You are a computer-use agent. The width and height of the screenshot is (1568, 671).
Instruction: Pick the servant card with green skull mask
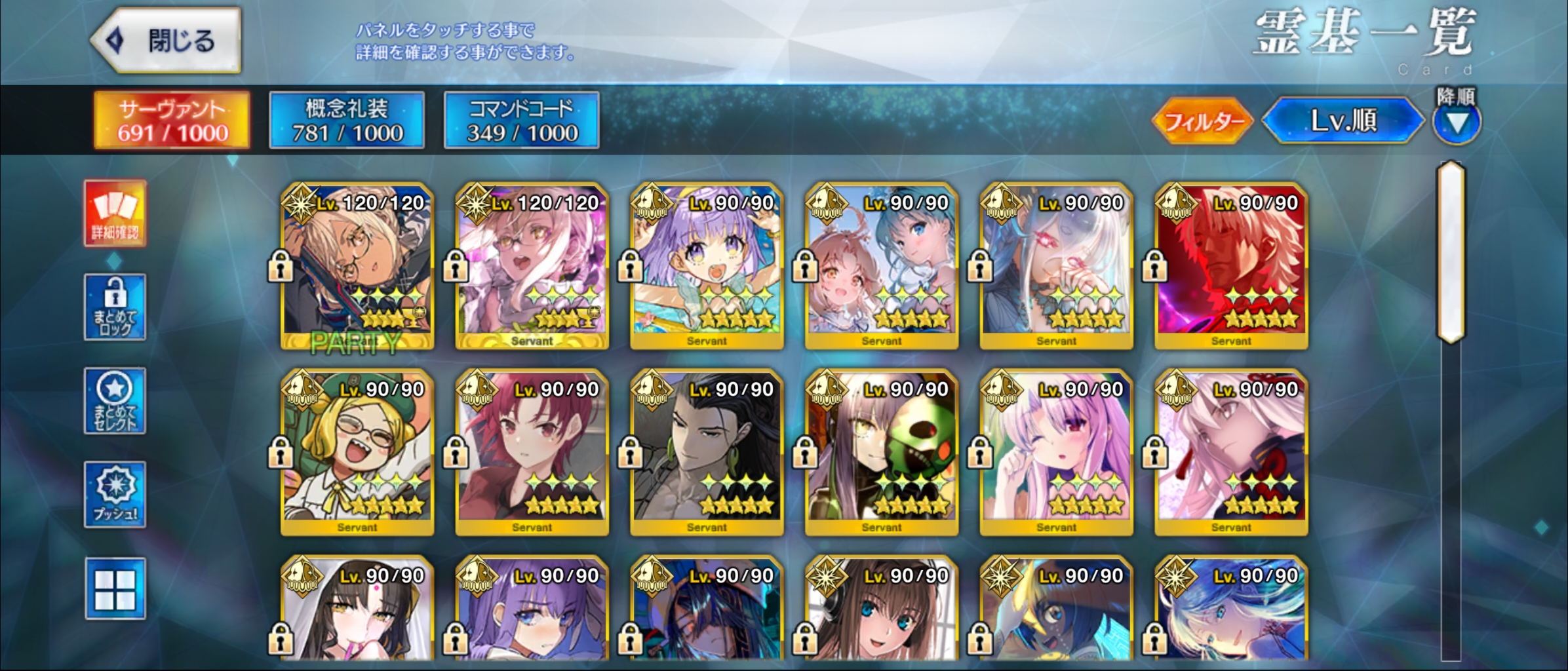882,452
